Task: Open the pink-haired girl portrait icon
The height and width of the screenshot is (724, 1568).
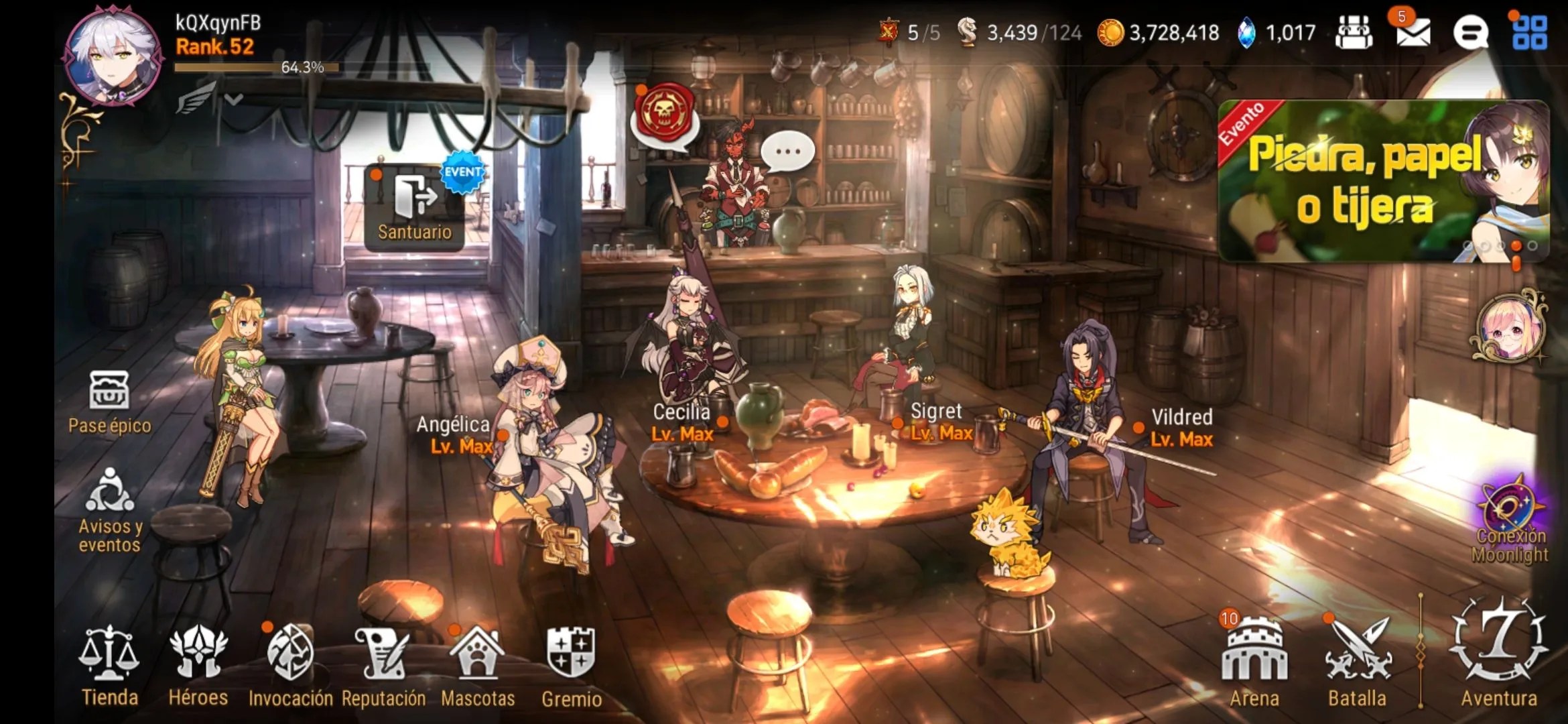Action: 1510,328
